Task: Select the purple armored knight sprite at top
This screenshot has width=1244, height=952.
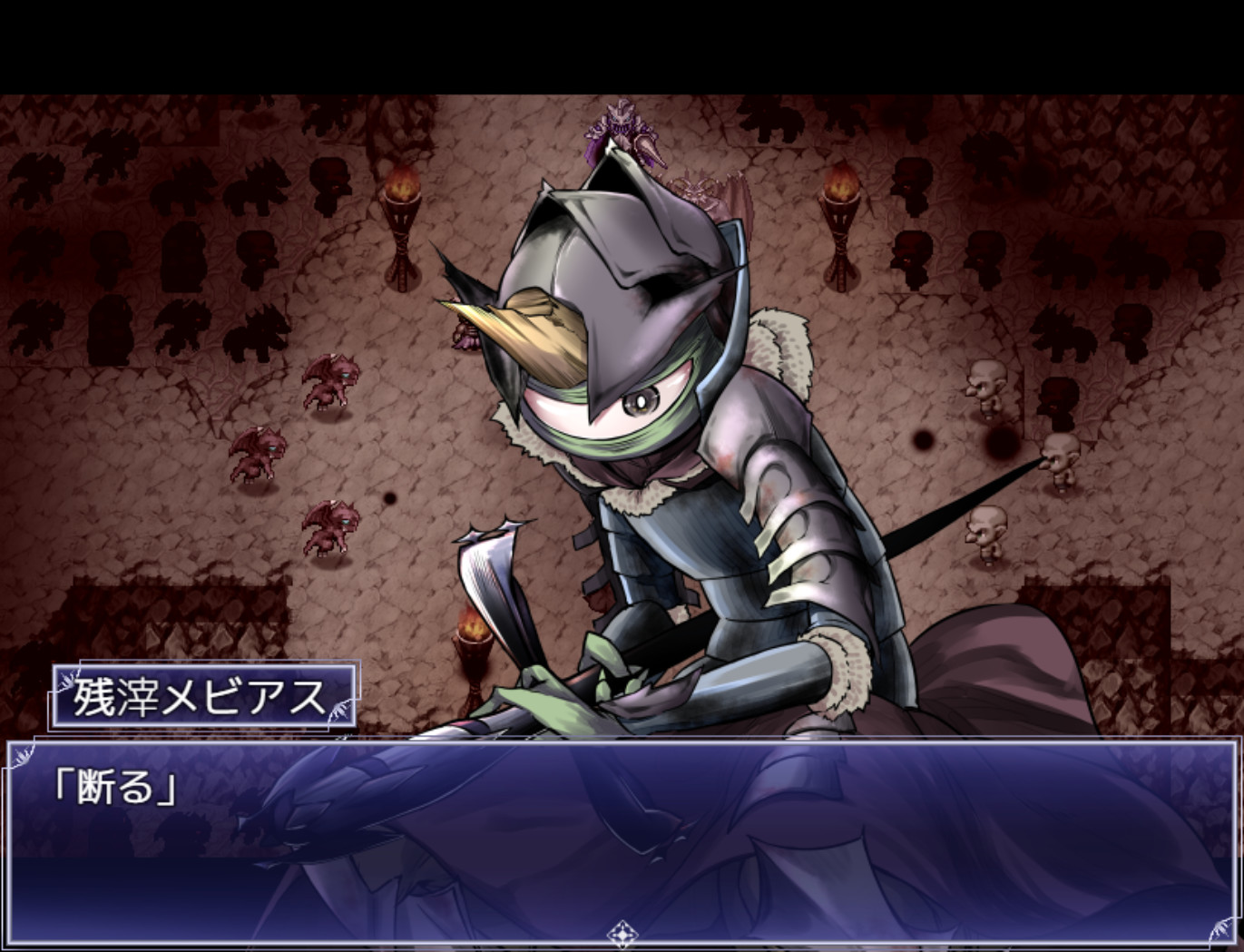Action: [x=622, y=132]
